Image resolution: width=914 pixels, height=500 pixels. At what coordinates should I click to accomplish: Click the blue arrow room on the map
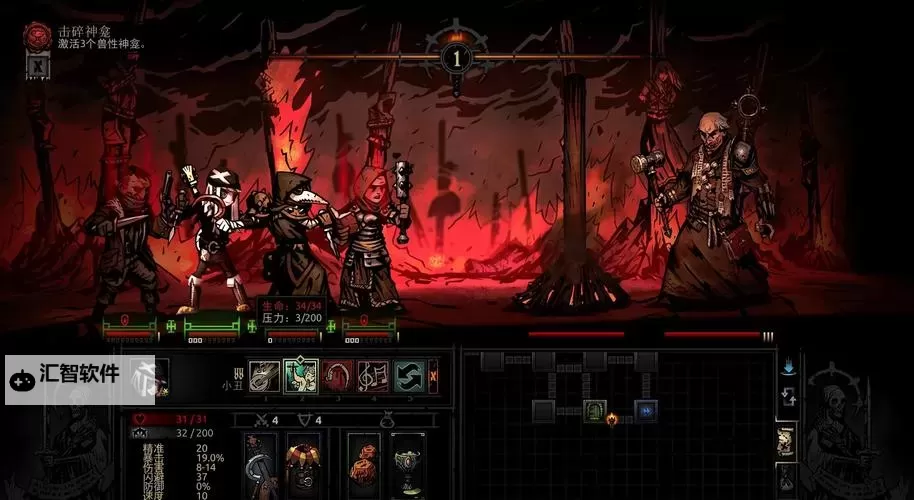(646, 410)
